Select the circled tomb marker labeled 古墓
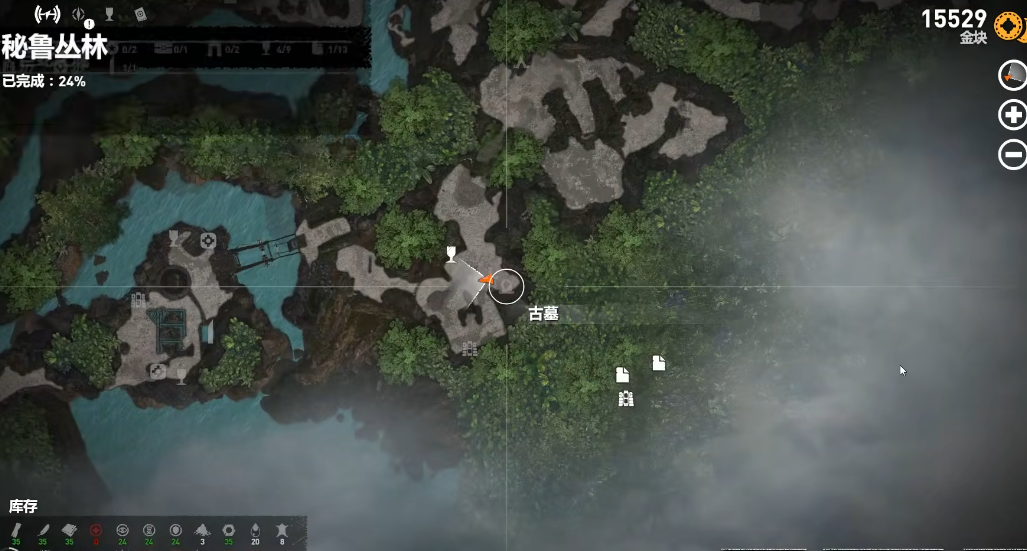This screenshot has height=551, width=1027. 507,286
